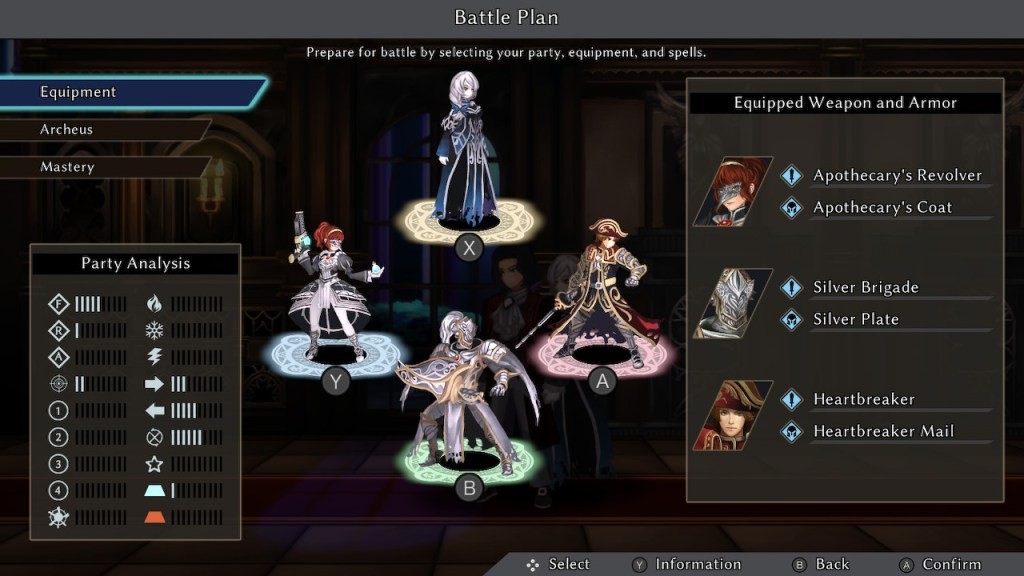Choose the Heartbreaker Mail armor

(883, 432)
